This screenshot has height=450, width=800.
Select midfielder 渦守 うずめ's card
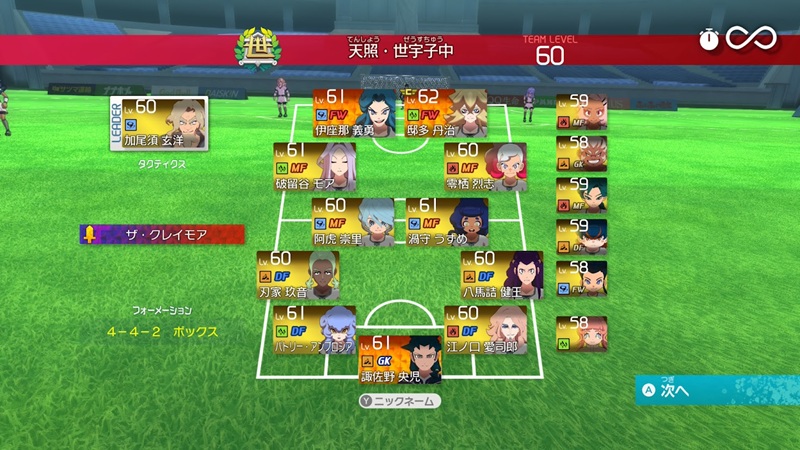point(447,221)
